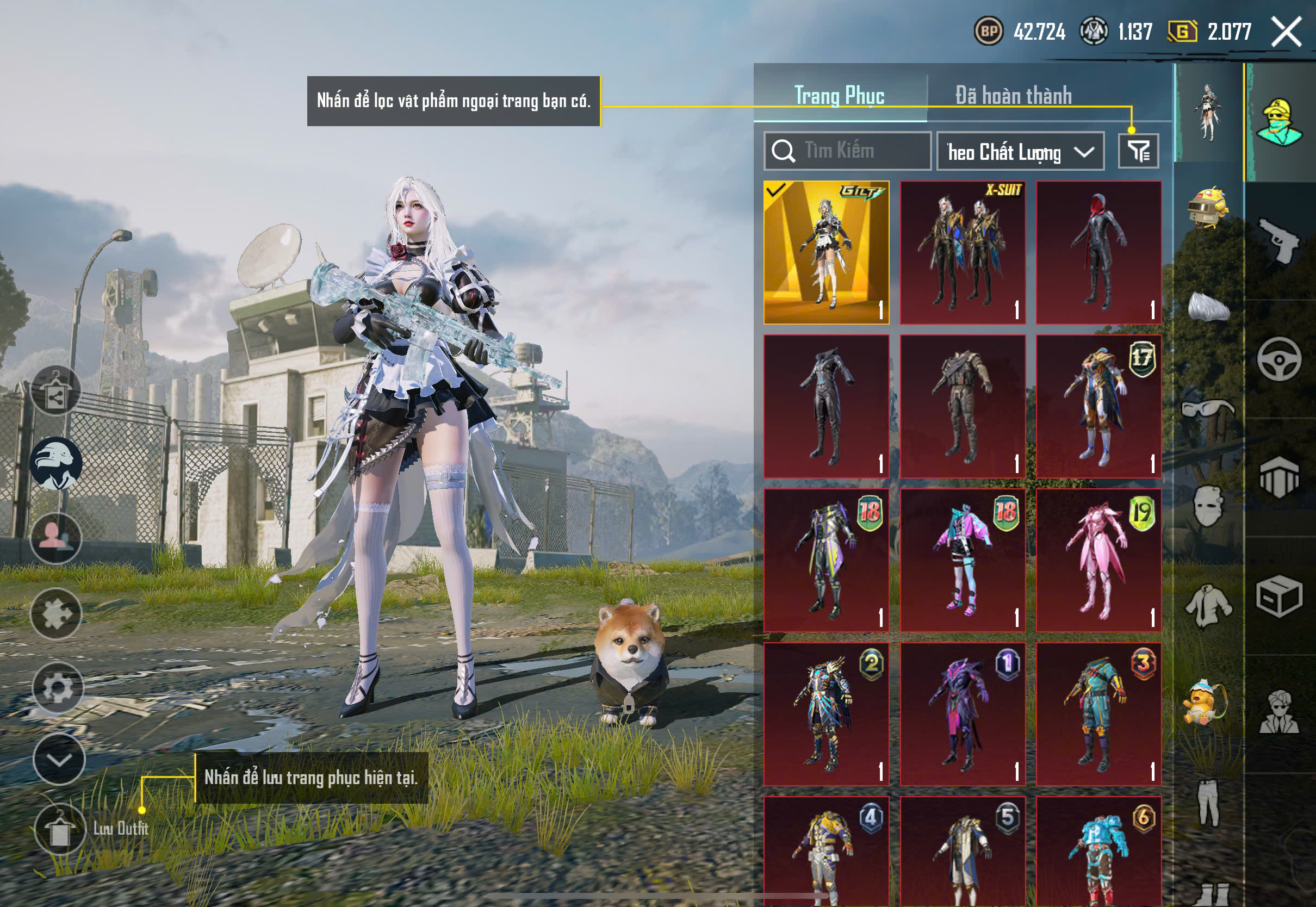Viewport: 1316px width, 907px height.
Task: Select the pink armor outfit numbered 19
Action: coord(1098,560)
